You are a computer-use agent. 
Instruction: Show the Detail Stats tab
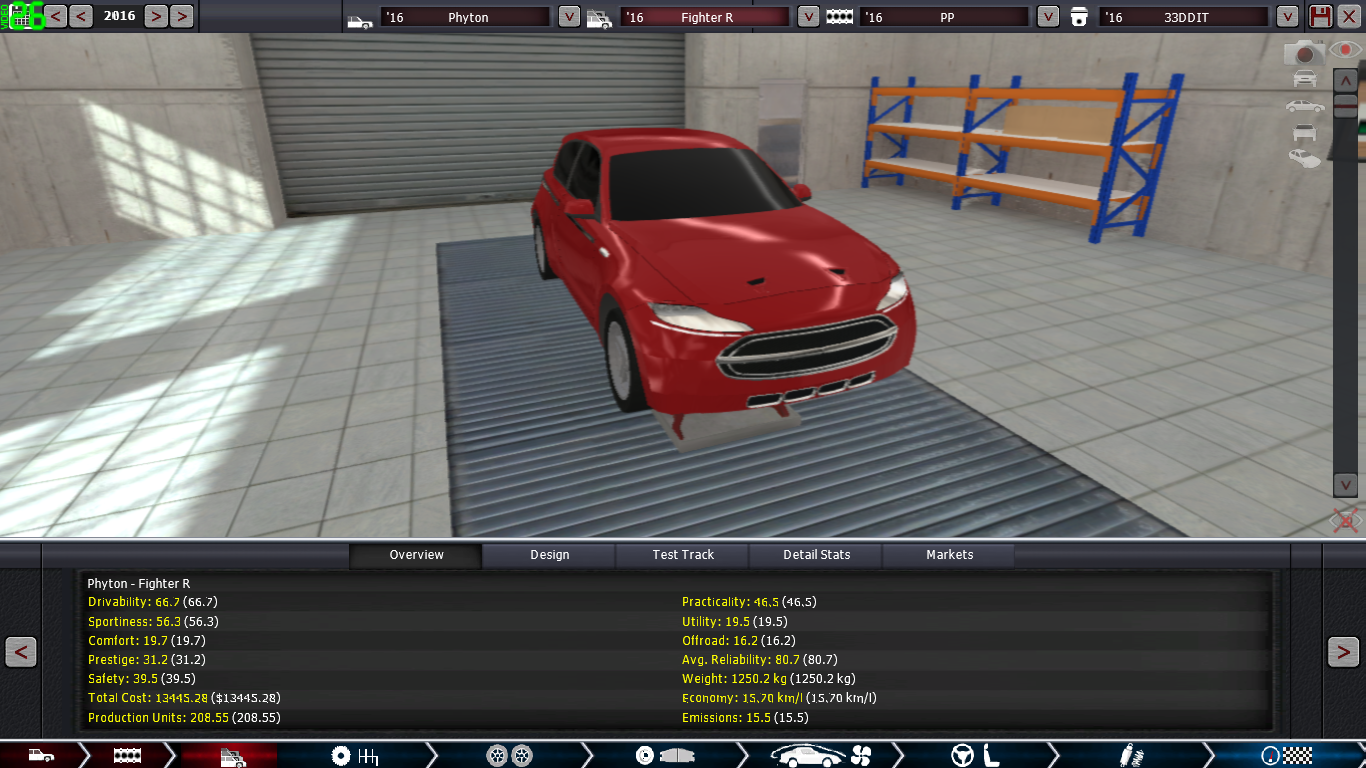tap(816, 555)
